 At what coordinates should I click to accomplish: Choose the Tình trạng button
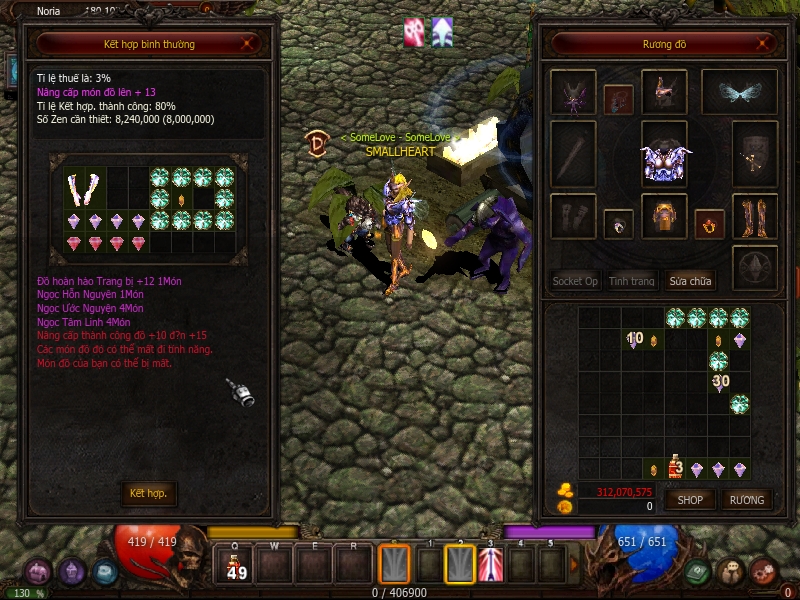coord(632,281)
